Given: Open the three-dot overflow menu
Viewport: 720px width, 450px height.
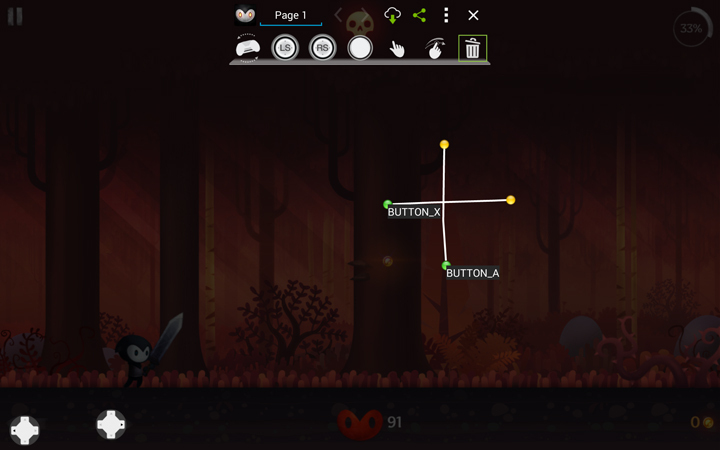Looking at the screenshot, I should 446,15.
